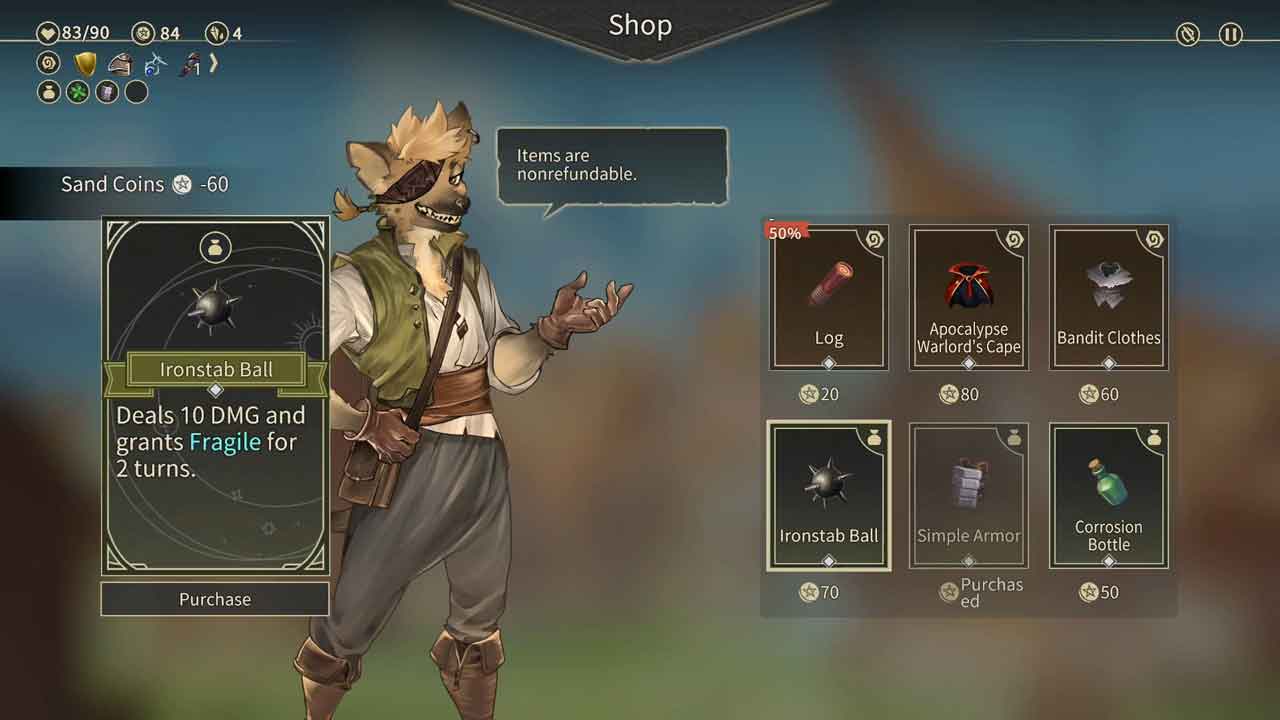View the enlarged Ironstab Ball detail card
The height and width of the screenshot is (720, 1280).
pyautogui.click(x=215, y=395)
